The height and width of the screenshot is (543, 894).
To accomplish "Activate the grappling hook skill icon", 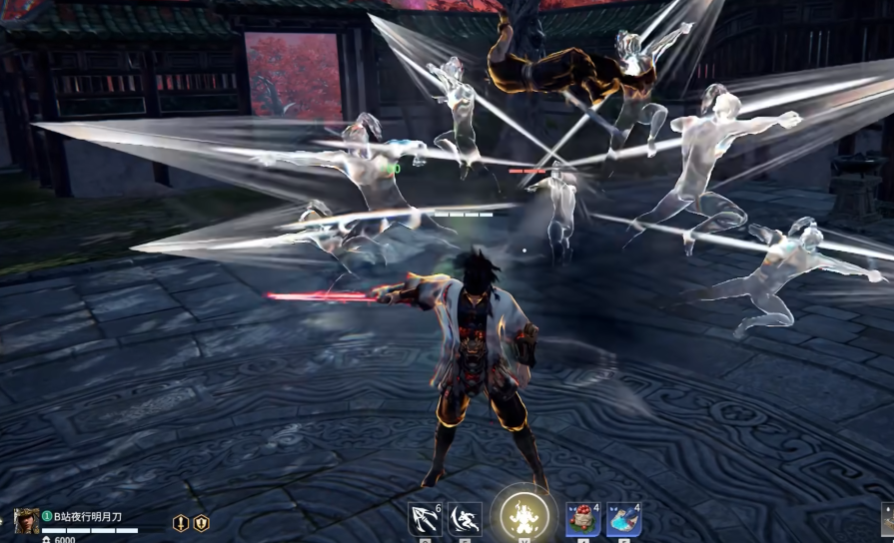I will 425,519.
